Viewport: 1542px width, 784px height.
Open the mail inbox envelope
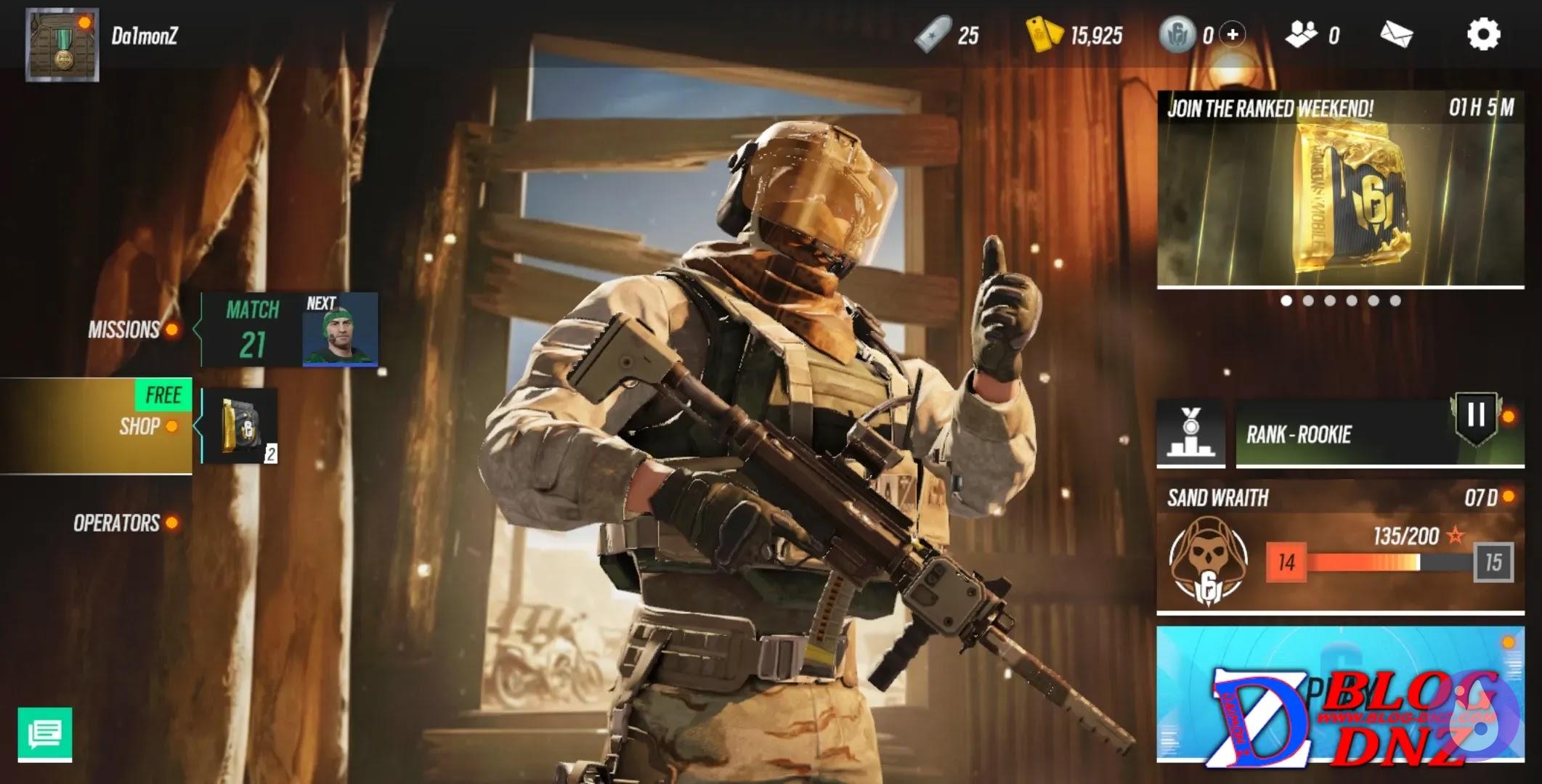(1396, 34)
